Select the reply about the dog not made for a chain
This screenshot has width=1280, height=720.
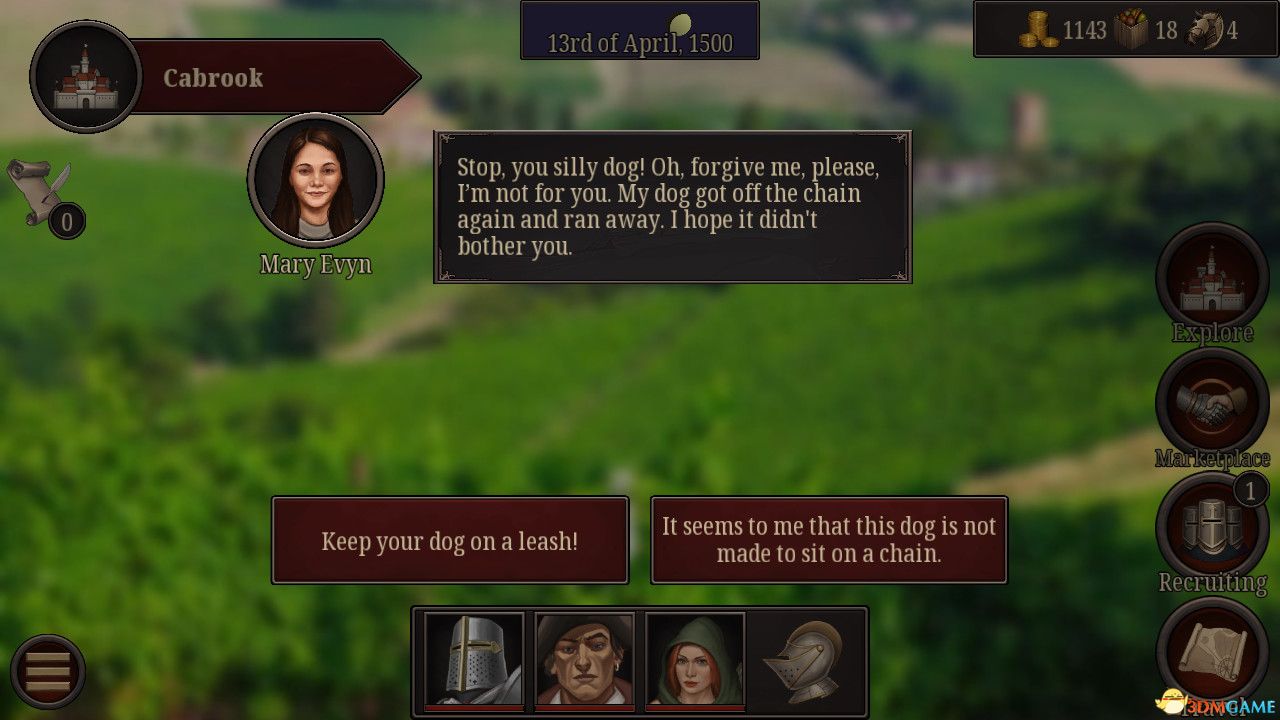click(829, 540)
